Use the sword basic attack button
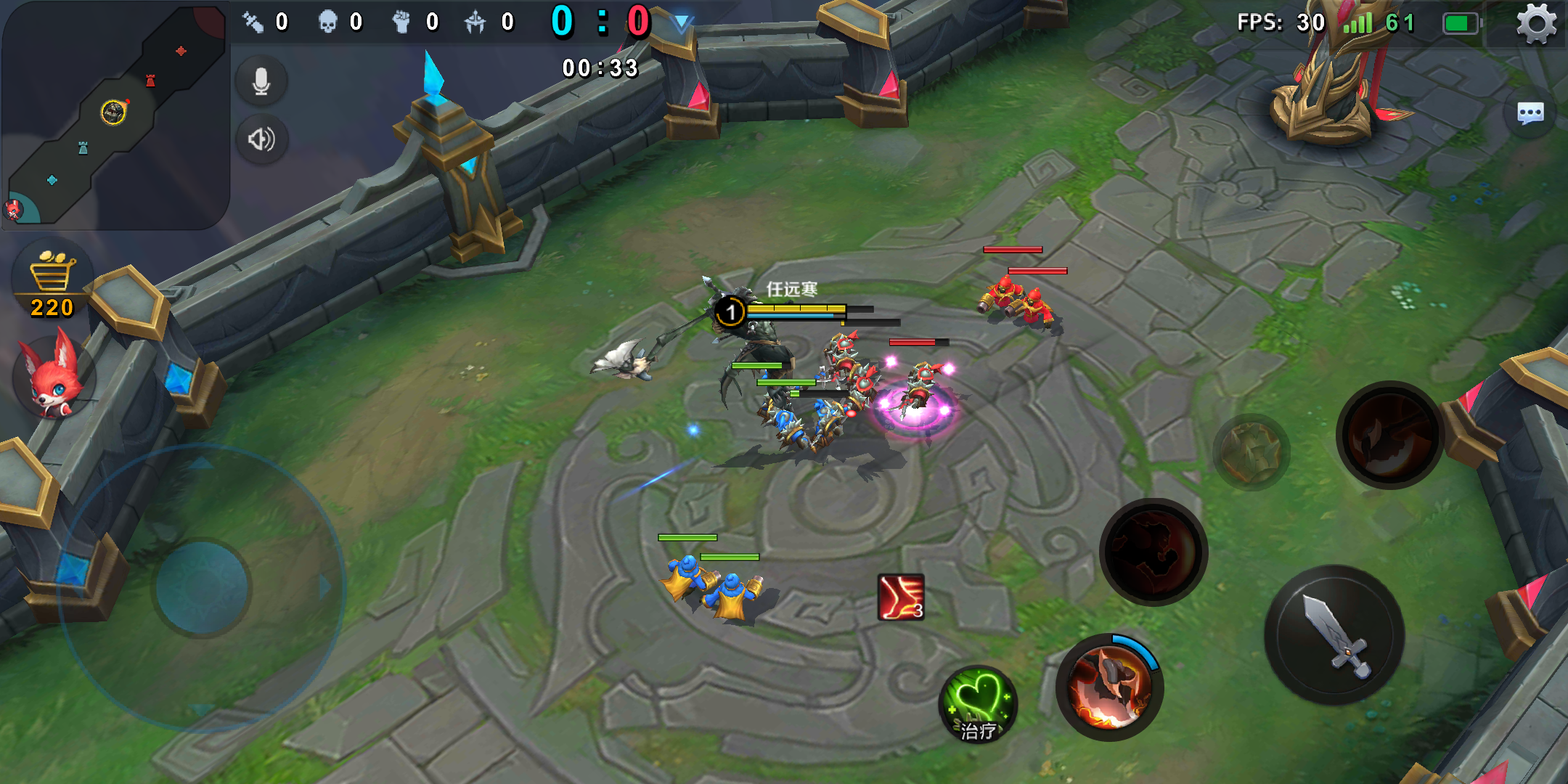 1334,635
